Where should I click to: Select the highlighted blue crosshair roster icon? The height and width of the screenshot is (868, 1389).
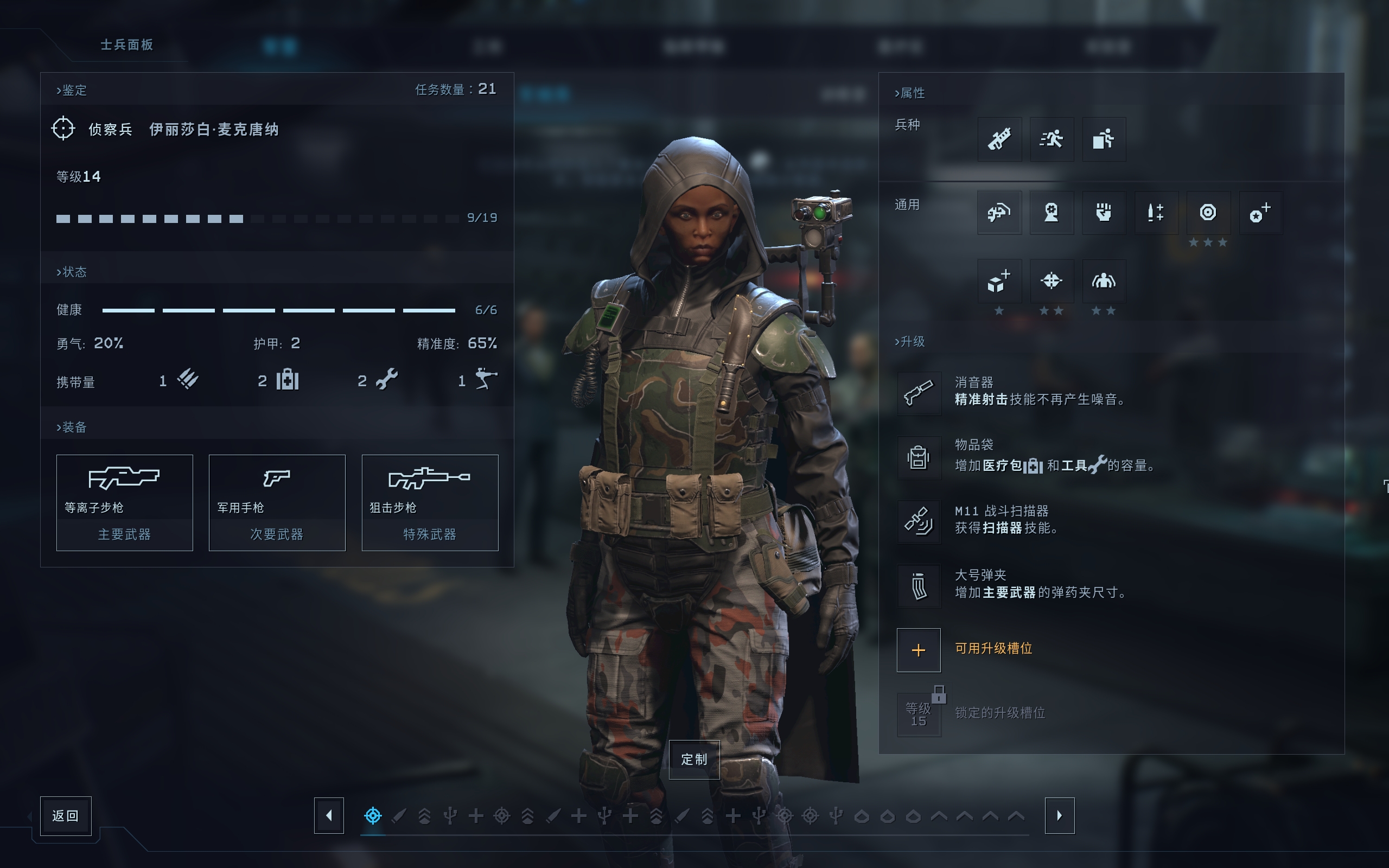tap(373, 815)
